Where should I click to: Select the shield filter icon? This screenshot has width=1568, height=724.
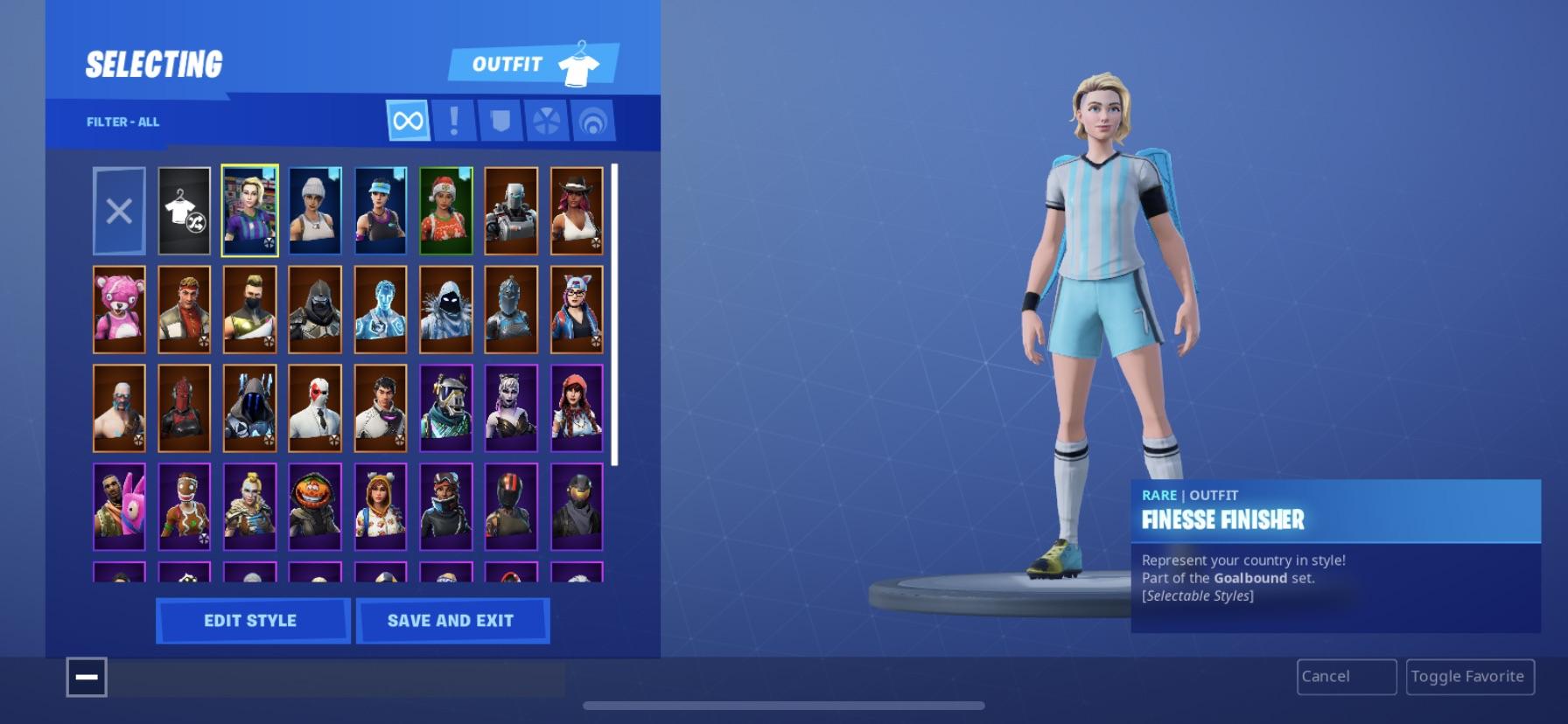[x=500, y=119]
